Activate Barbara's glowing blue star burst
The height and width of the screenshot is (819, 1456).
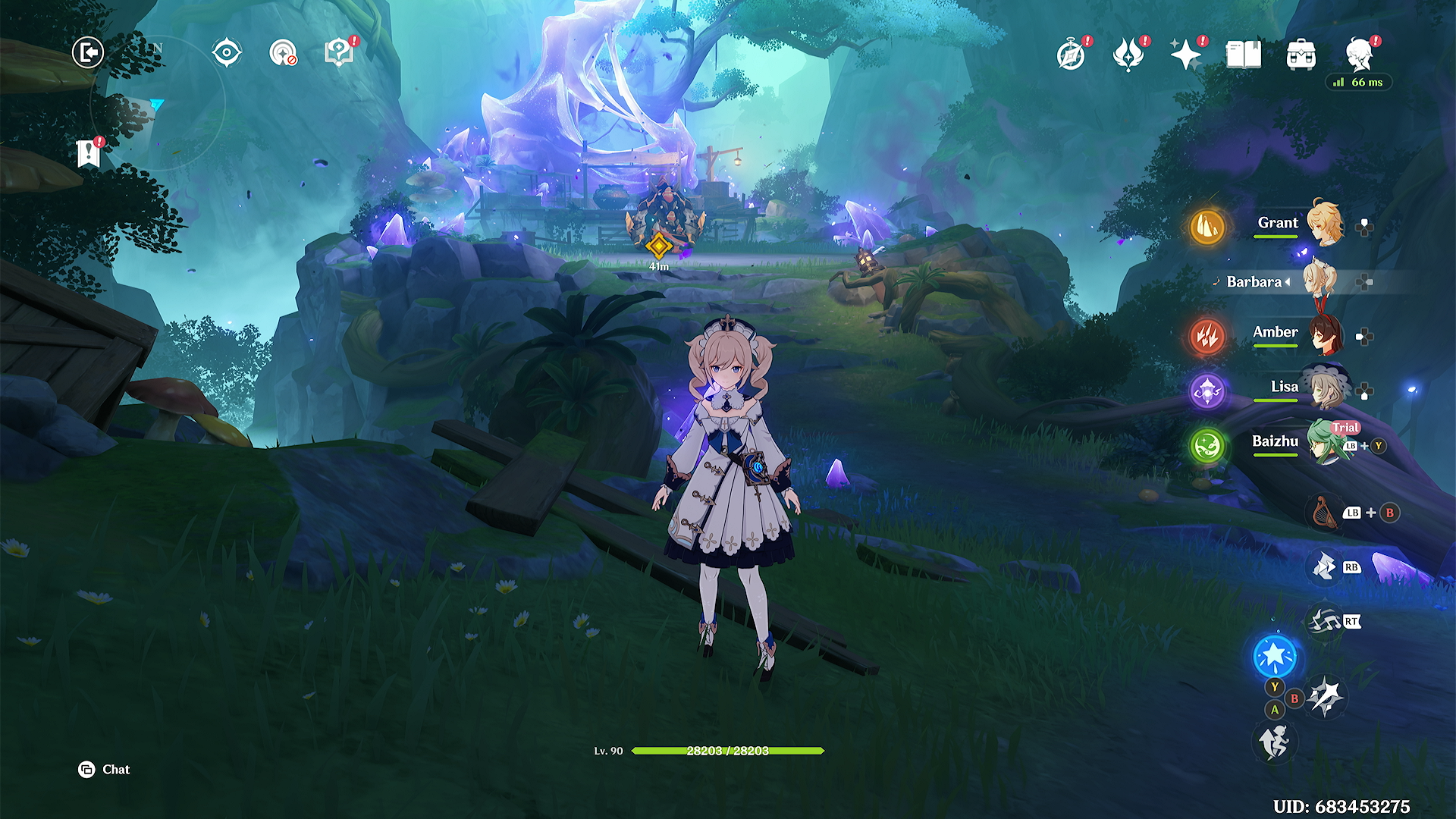(1275, 655)
